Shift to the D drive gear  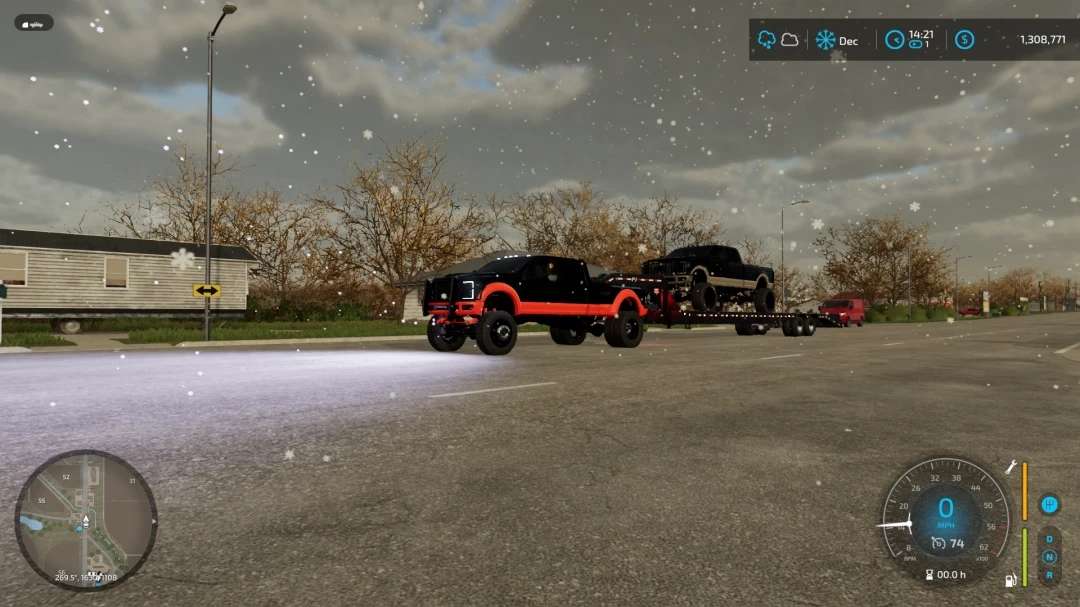1049,539
